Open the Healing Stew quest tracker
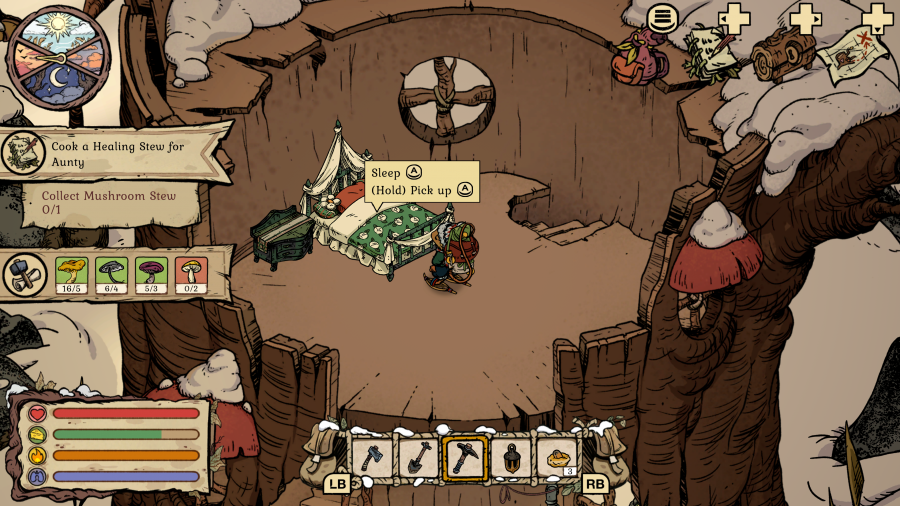 coord(117,153)
